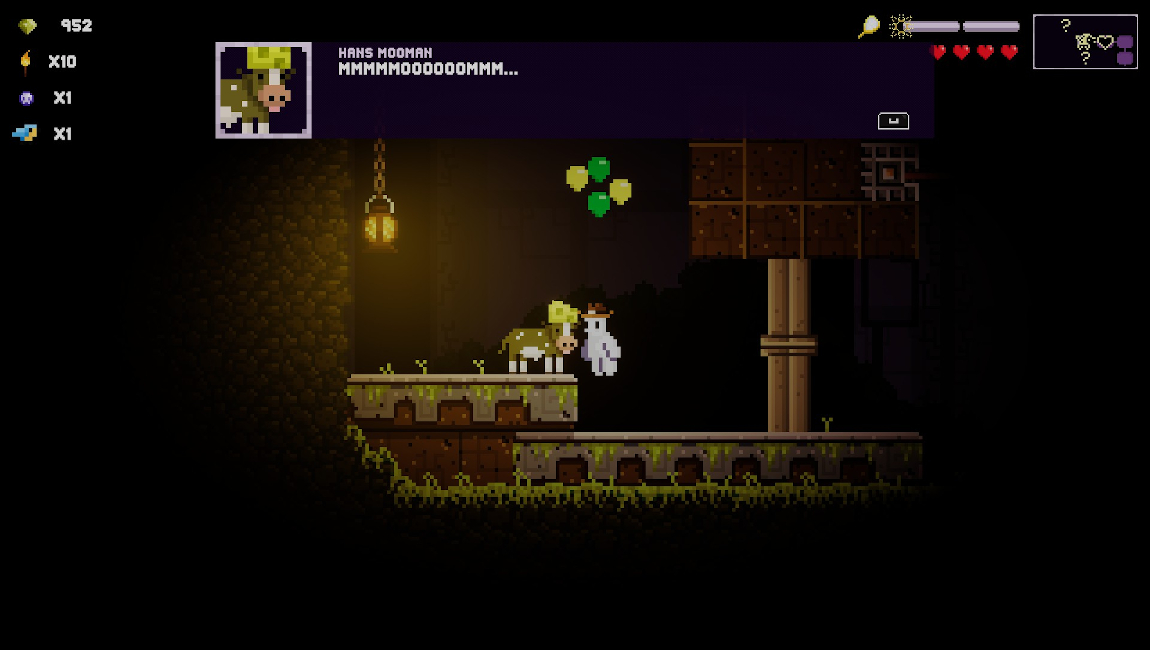Open the dungeon minimap
1150x650 pixels.
(x=1085, y=41)
